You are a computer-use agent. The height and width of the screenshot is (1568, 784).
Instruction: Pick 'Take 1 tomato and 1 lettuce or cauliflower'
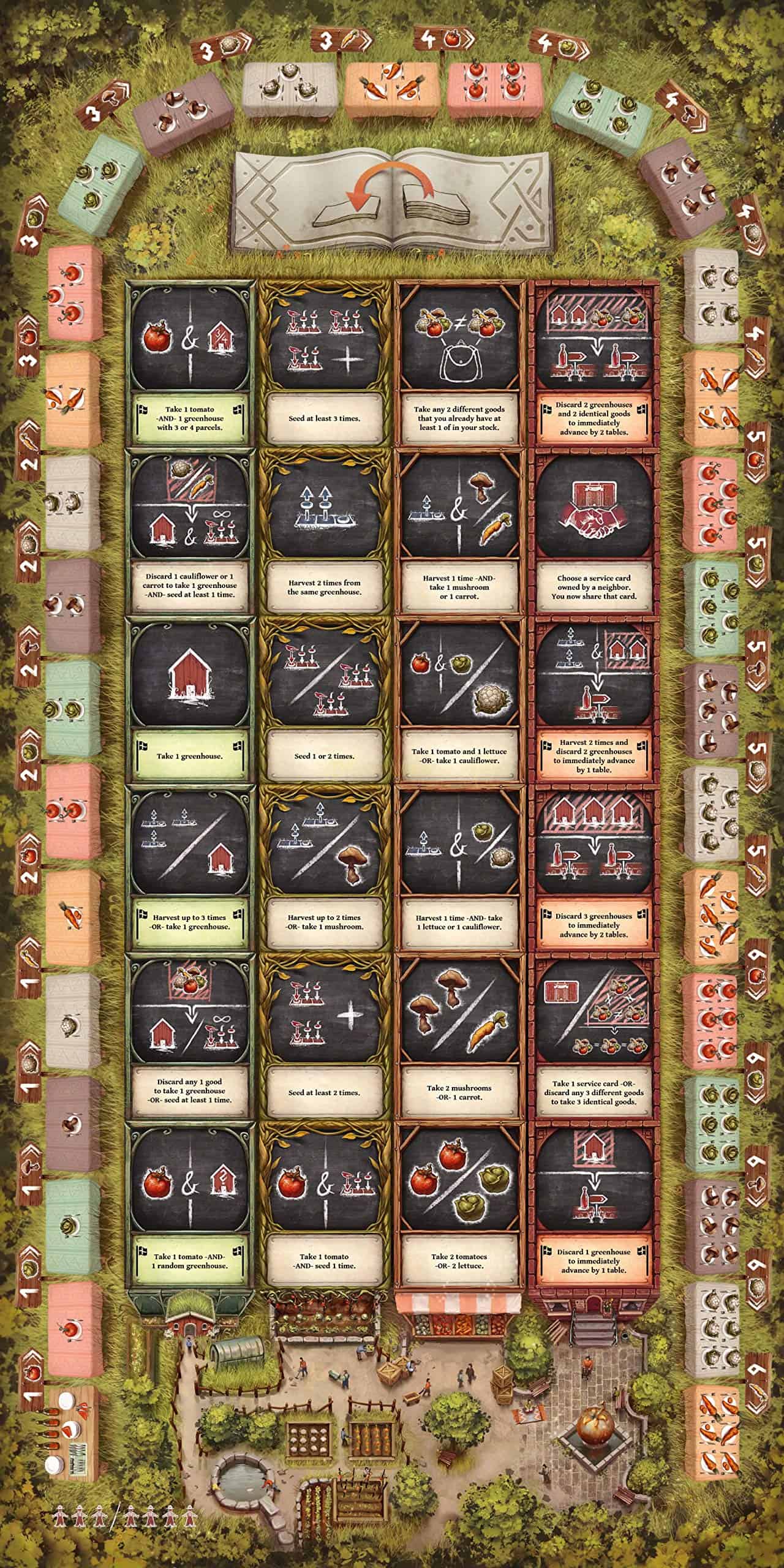pyautogui.click(x=459, y=700)
